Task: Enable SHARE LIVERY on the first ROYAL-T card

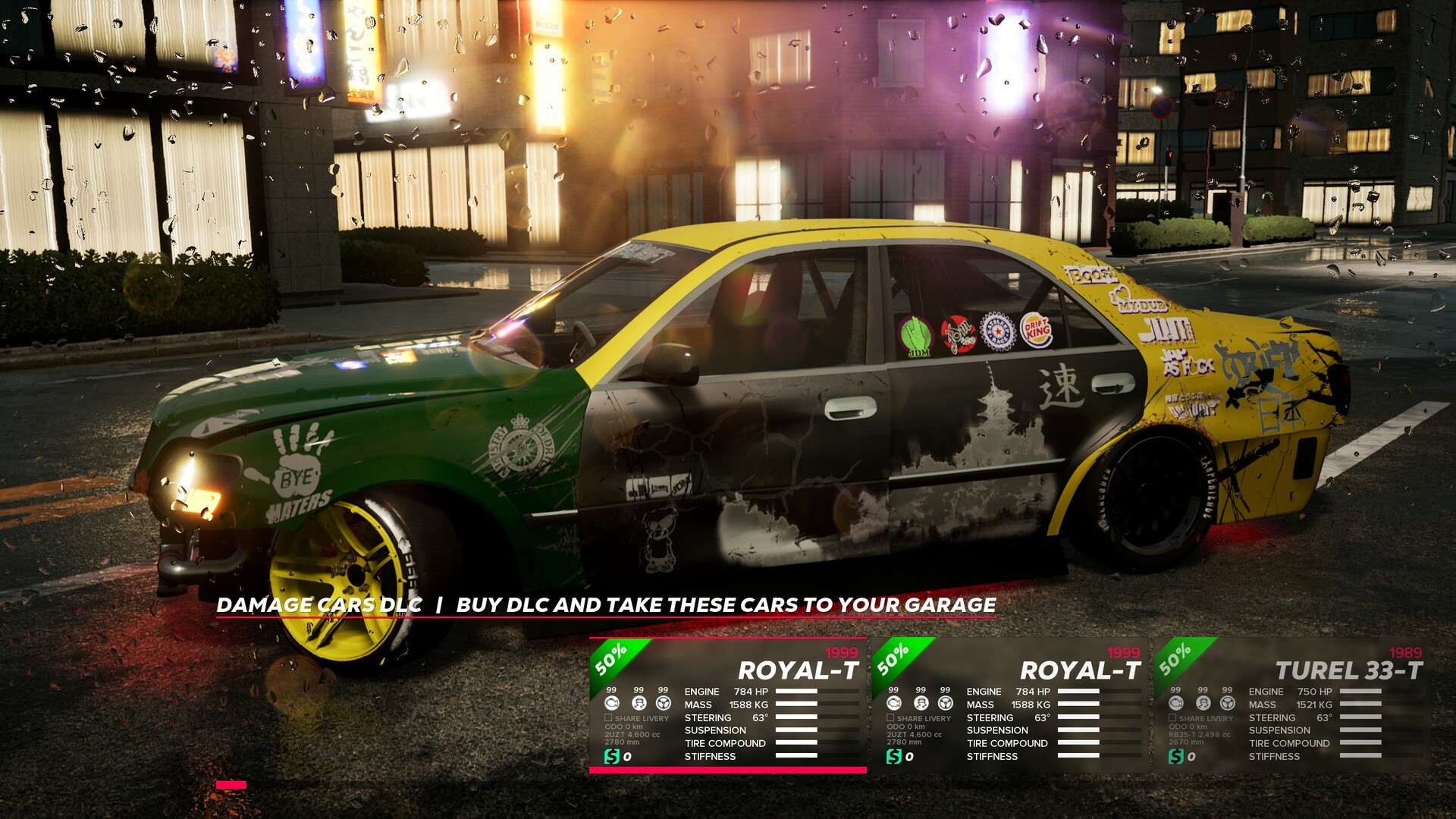Action: (608, 718)
